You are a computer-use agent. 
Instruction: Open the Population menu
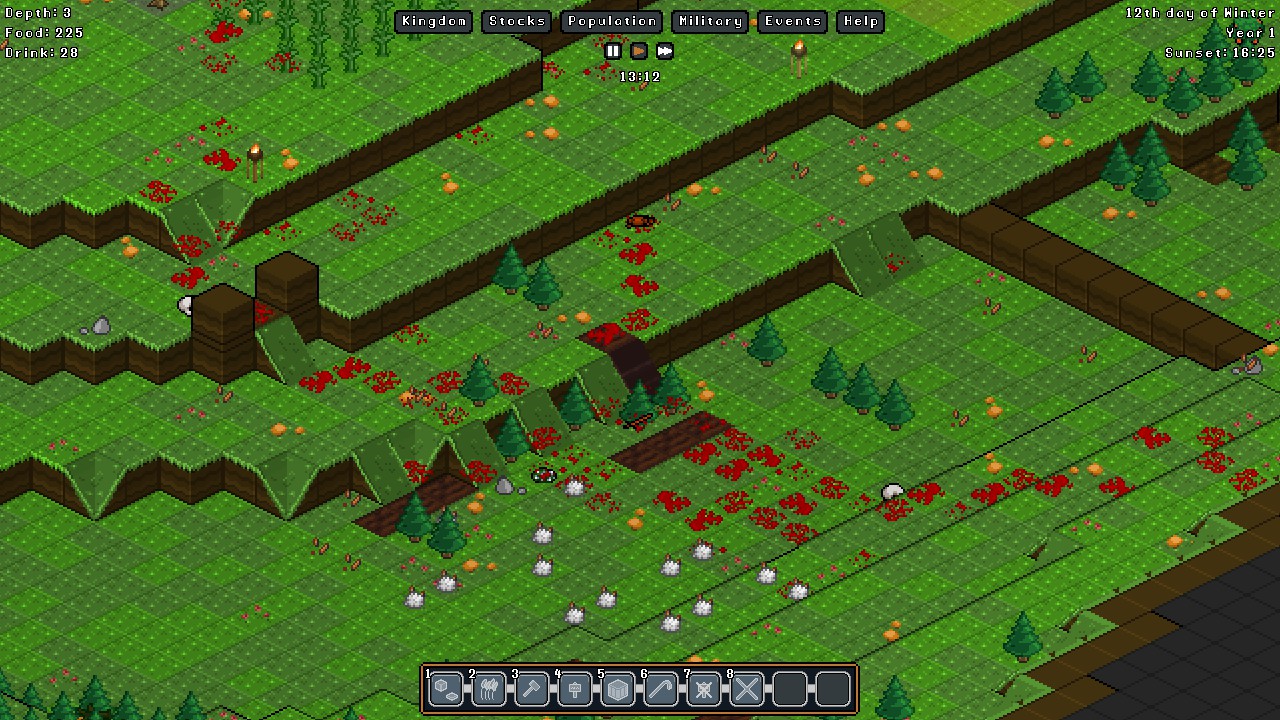click(x=611, y=21)
